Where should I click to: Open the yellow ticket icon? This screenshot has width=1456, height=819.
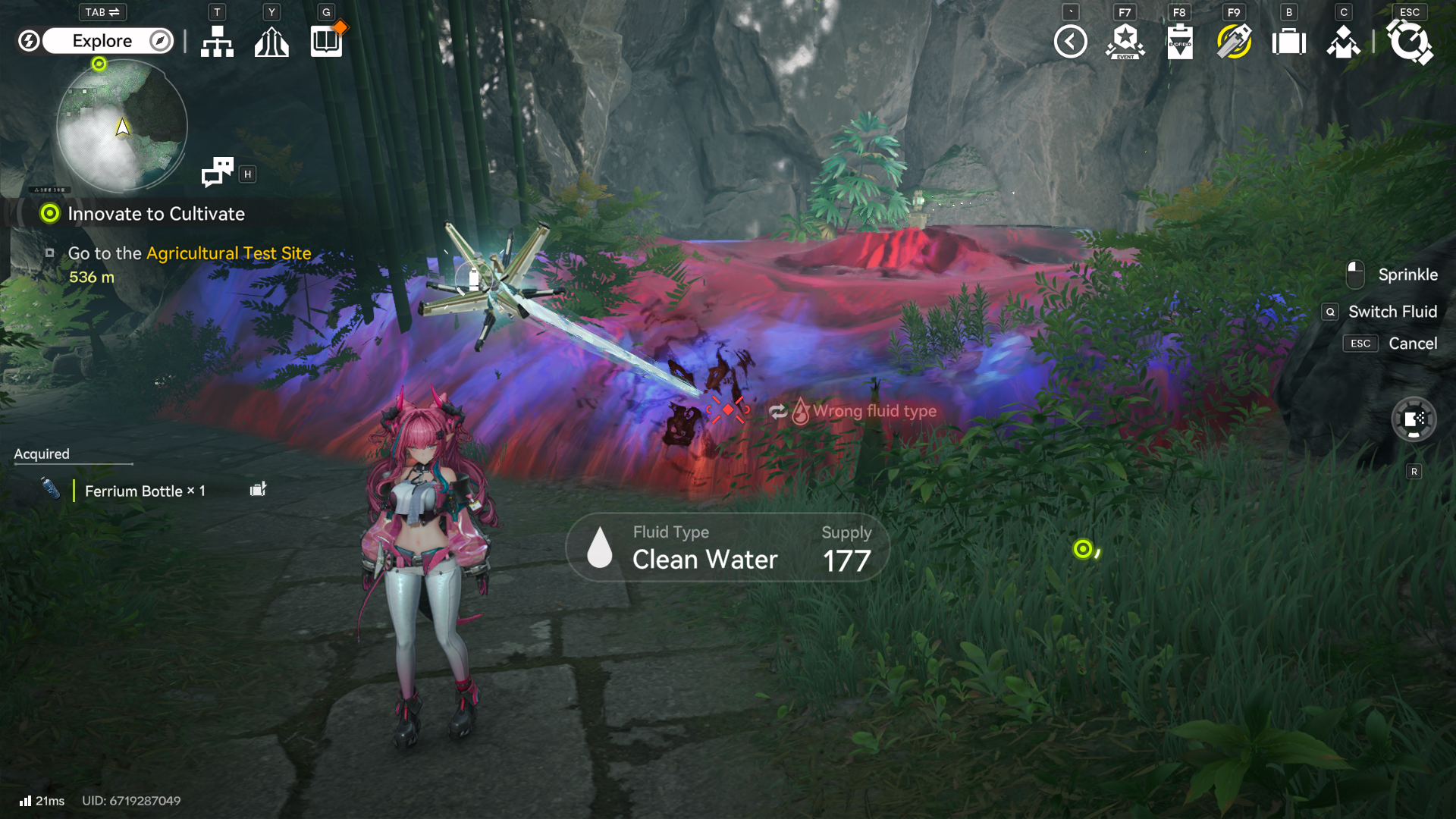[1234, 42]
